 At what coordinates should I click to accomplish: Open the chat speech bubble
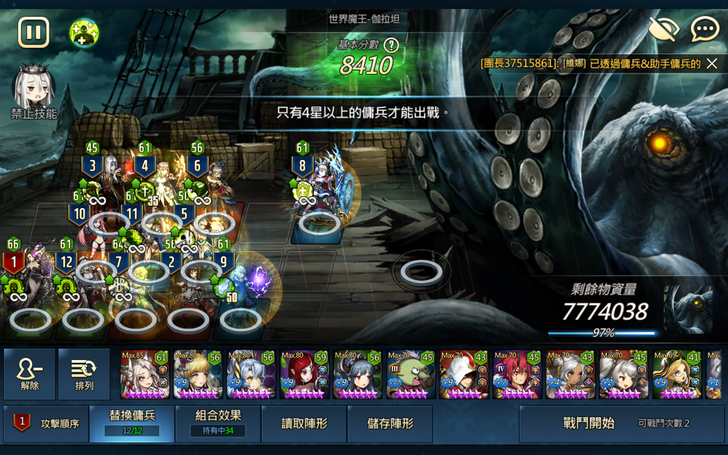tap(704, 29)
